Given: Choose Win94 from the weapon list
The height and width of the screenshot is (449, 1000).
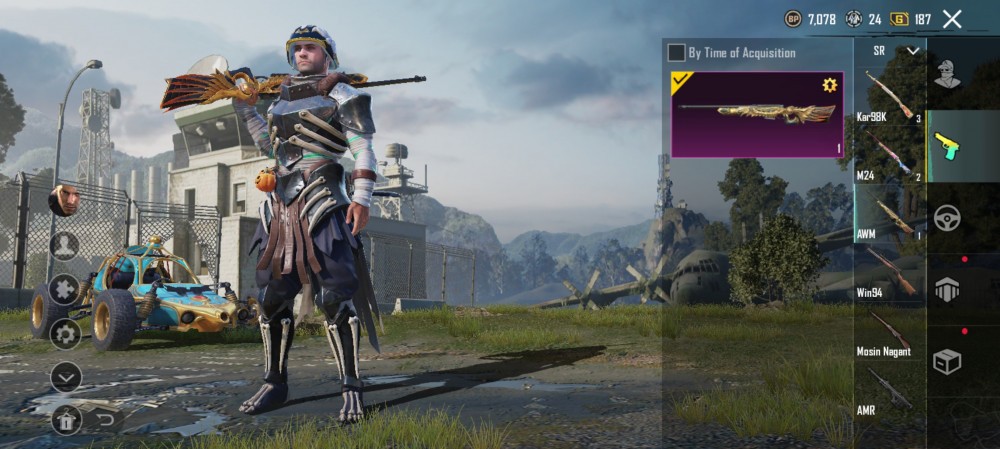Looking at the screenshot, I should [889, 272].
